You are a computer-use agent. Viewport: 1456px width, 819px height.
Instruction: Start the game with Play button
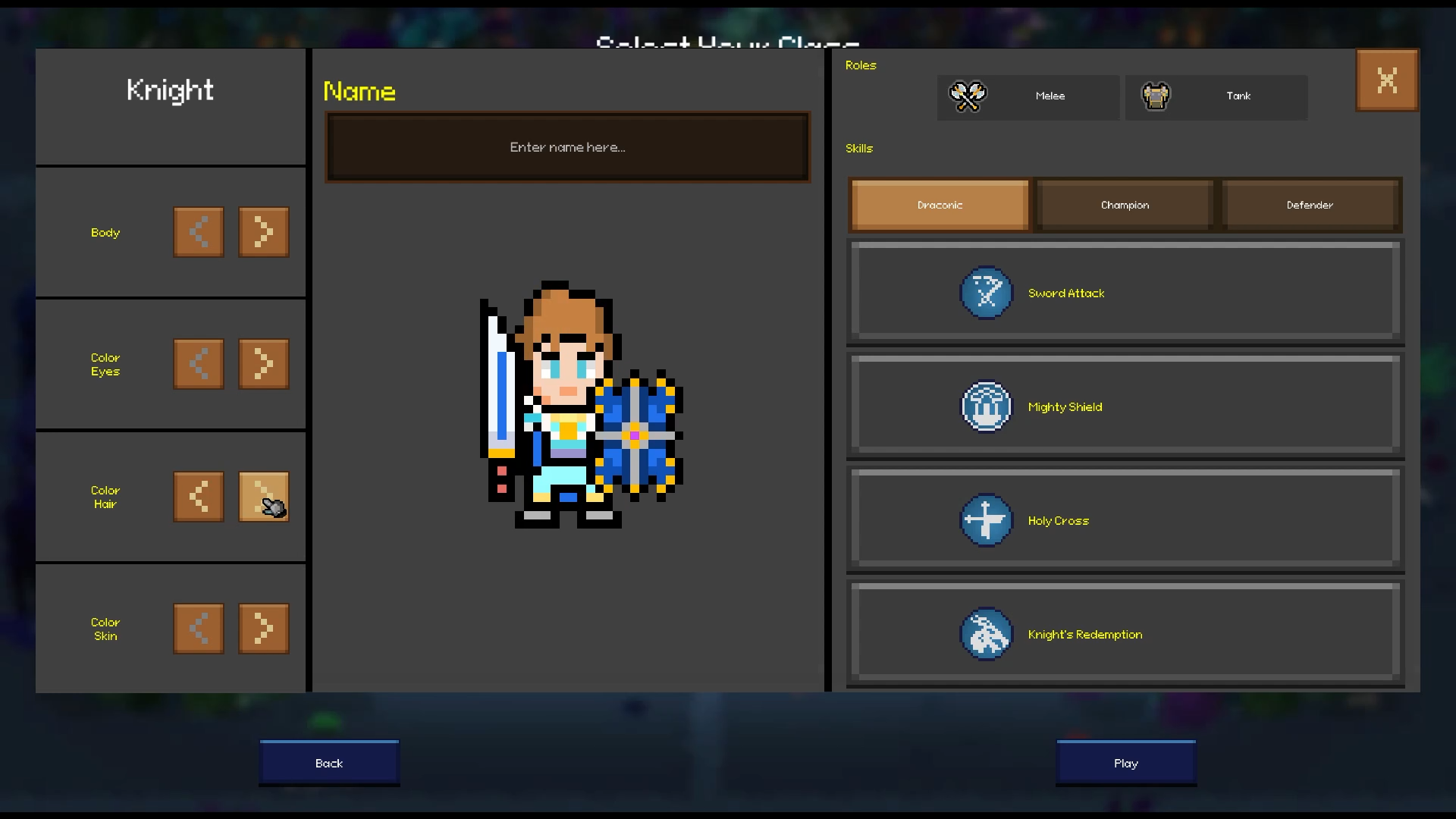pyautogui.click(x=1126, y=763)
